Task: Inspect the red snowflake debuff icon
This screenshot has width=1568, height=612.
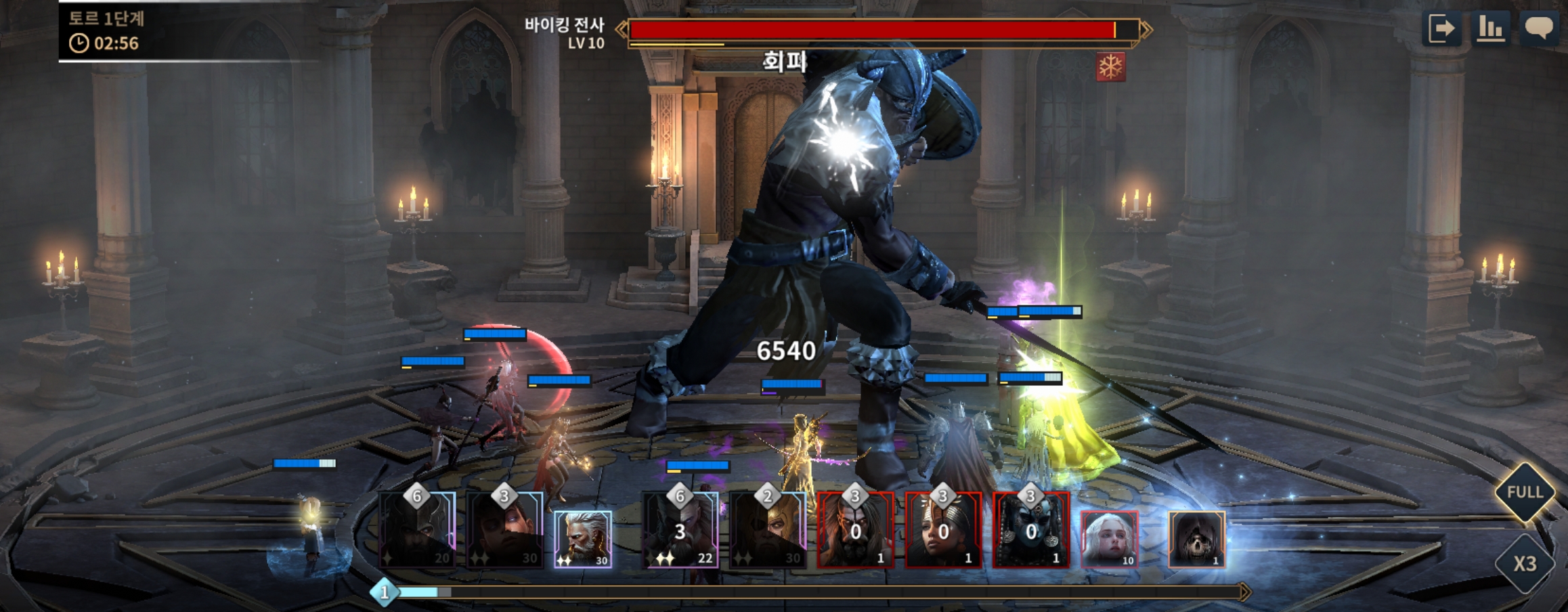Action: 1110,67
